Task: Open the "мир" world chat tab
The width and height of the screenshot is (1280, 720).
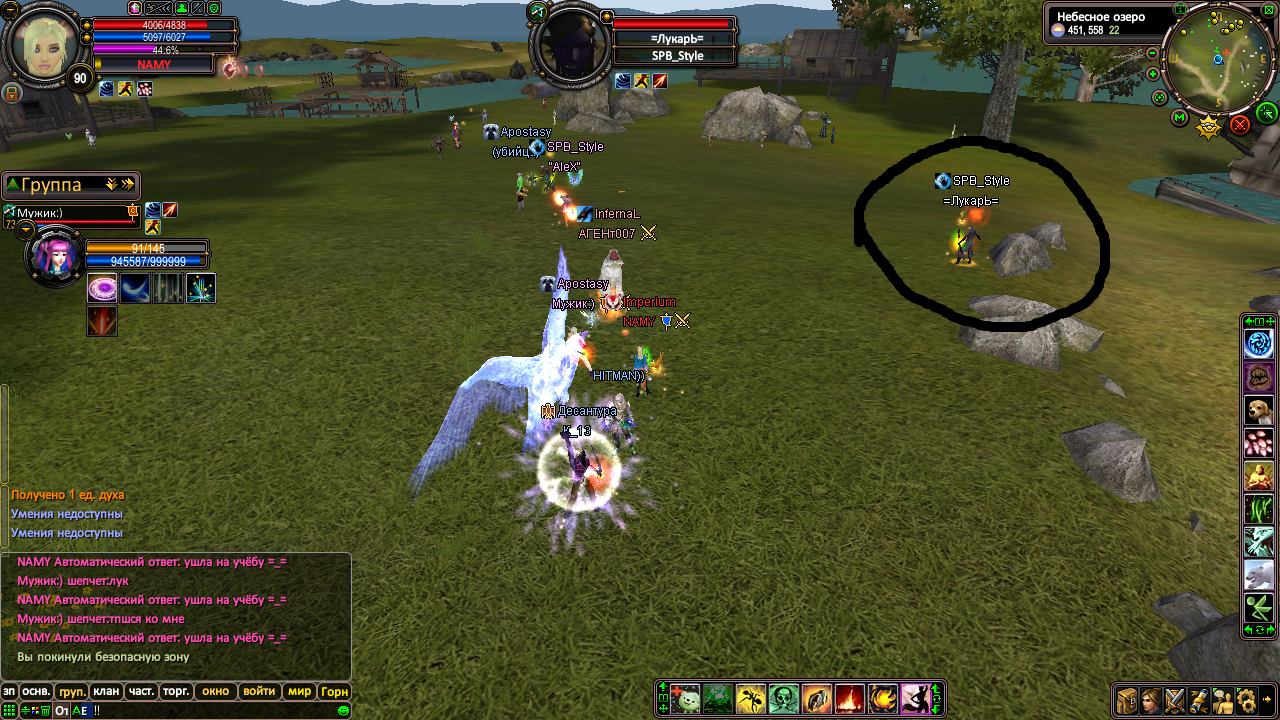Action: coord(299,691)
